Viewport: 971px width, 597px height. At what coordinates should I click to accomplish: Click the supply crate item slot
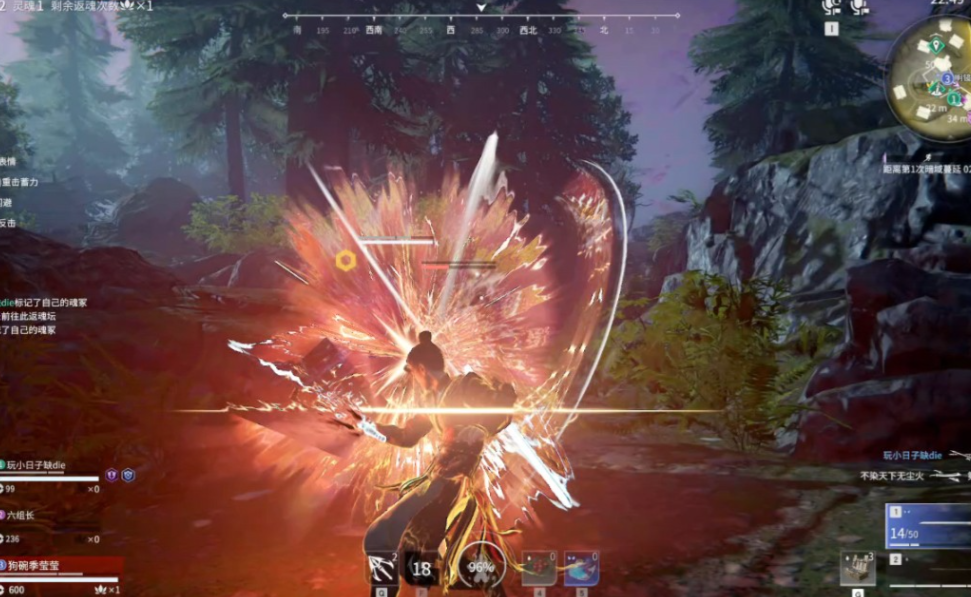click(857, 568)
